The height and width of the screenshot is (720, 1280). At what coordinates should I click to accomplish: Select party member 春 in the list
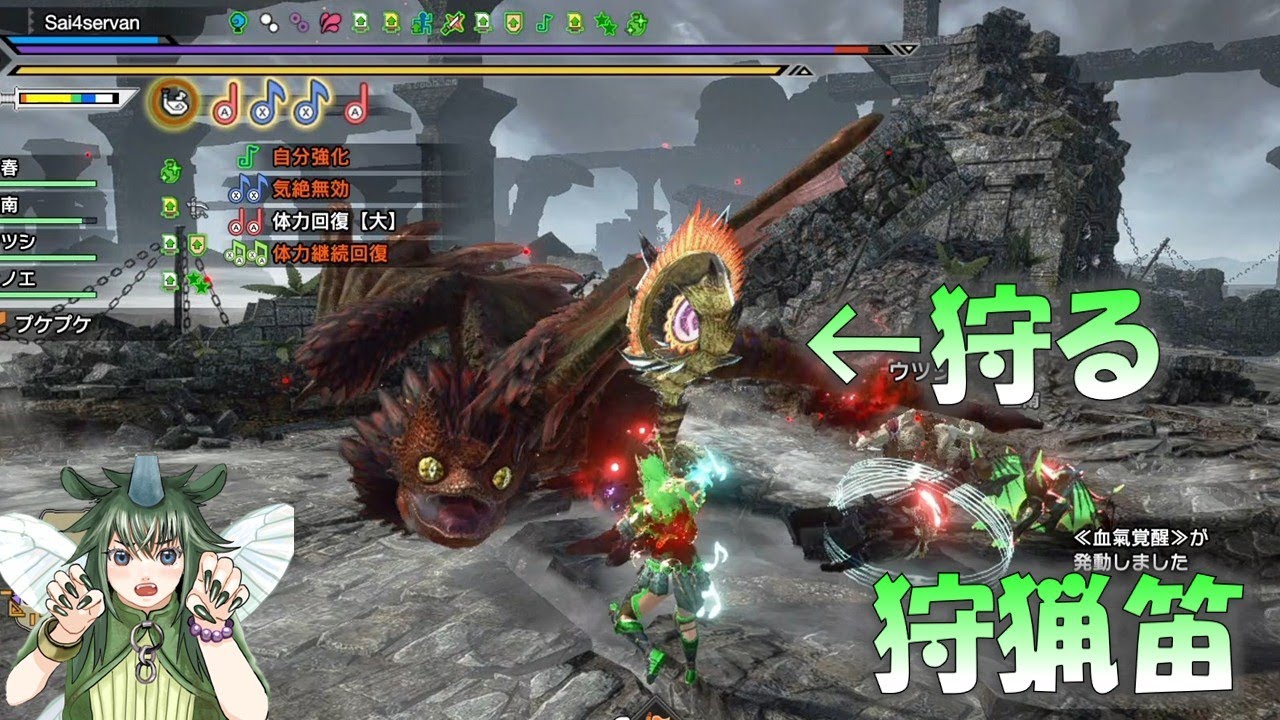tap(11, 167)
